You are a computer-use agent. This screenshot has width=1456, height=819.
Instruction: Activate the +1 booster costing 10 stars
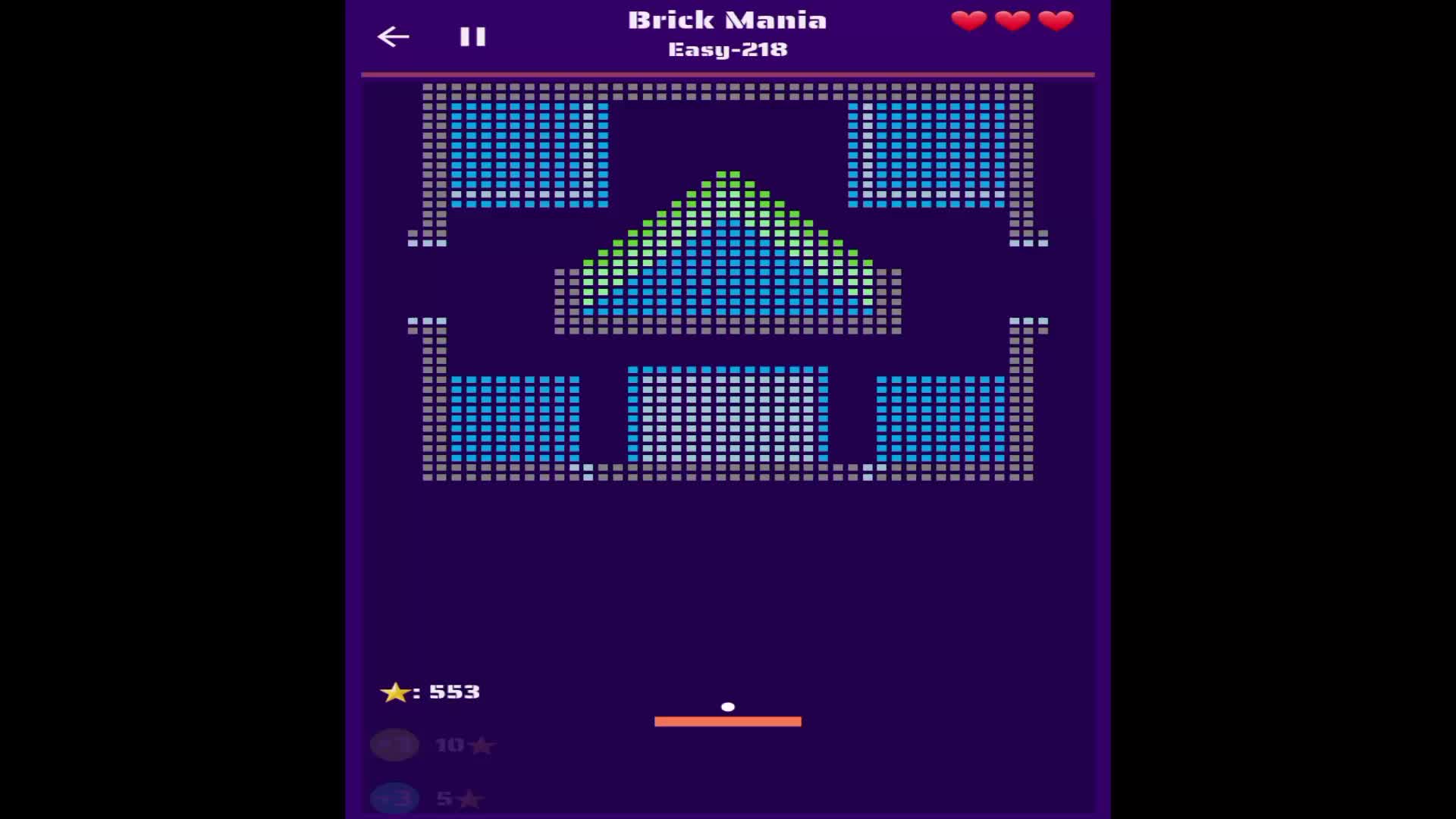pyautogui.click(x=394, y=745)
